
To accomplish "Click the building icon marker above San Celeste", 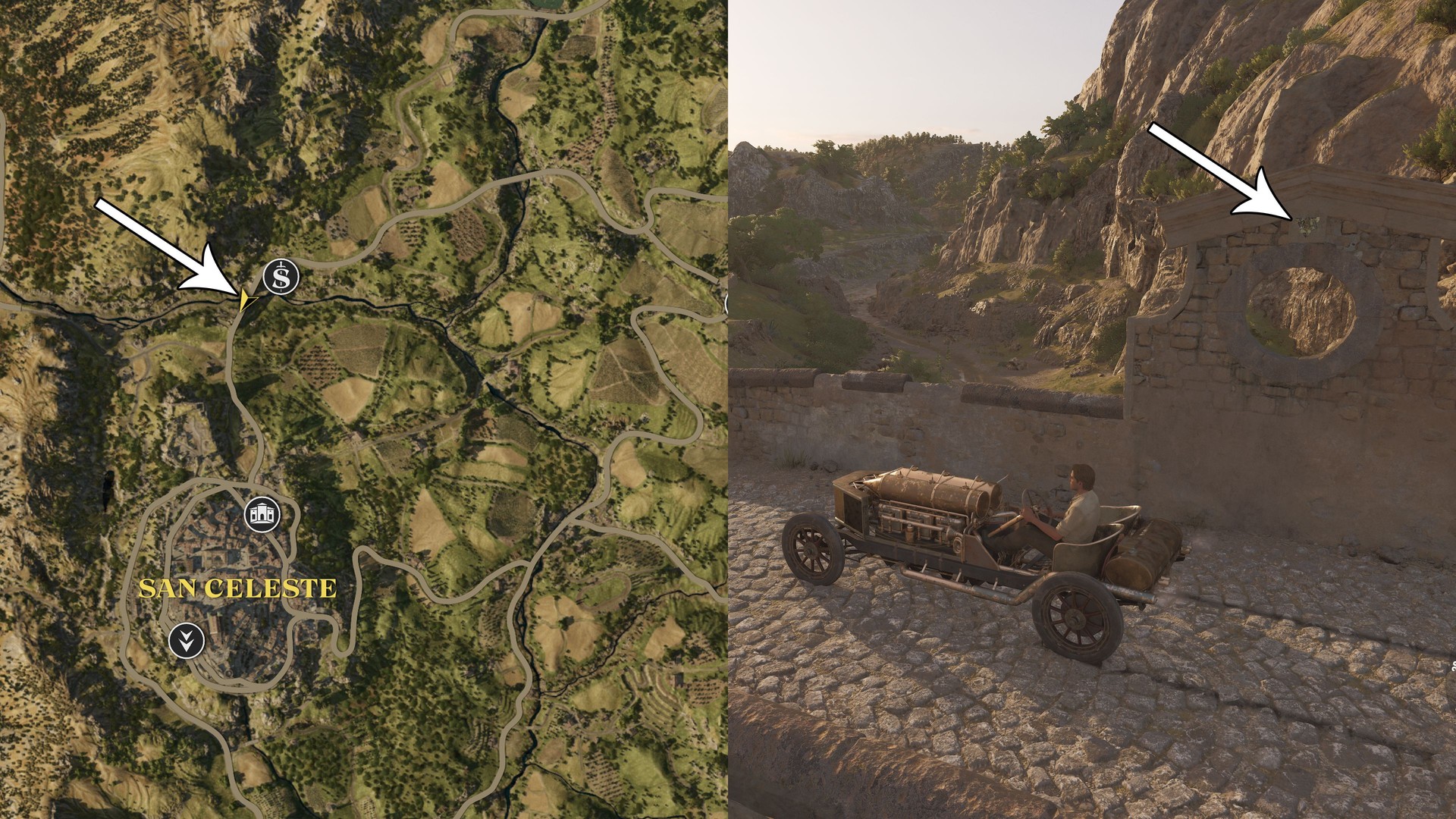I will pyautogui.click(x=262, y=515).
